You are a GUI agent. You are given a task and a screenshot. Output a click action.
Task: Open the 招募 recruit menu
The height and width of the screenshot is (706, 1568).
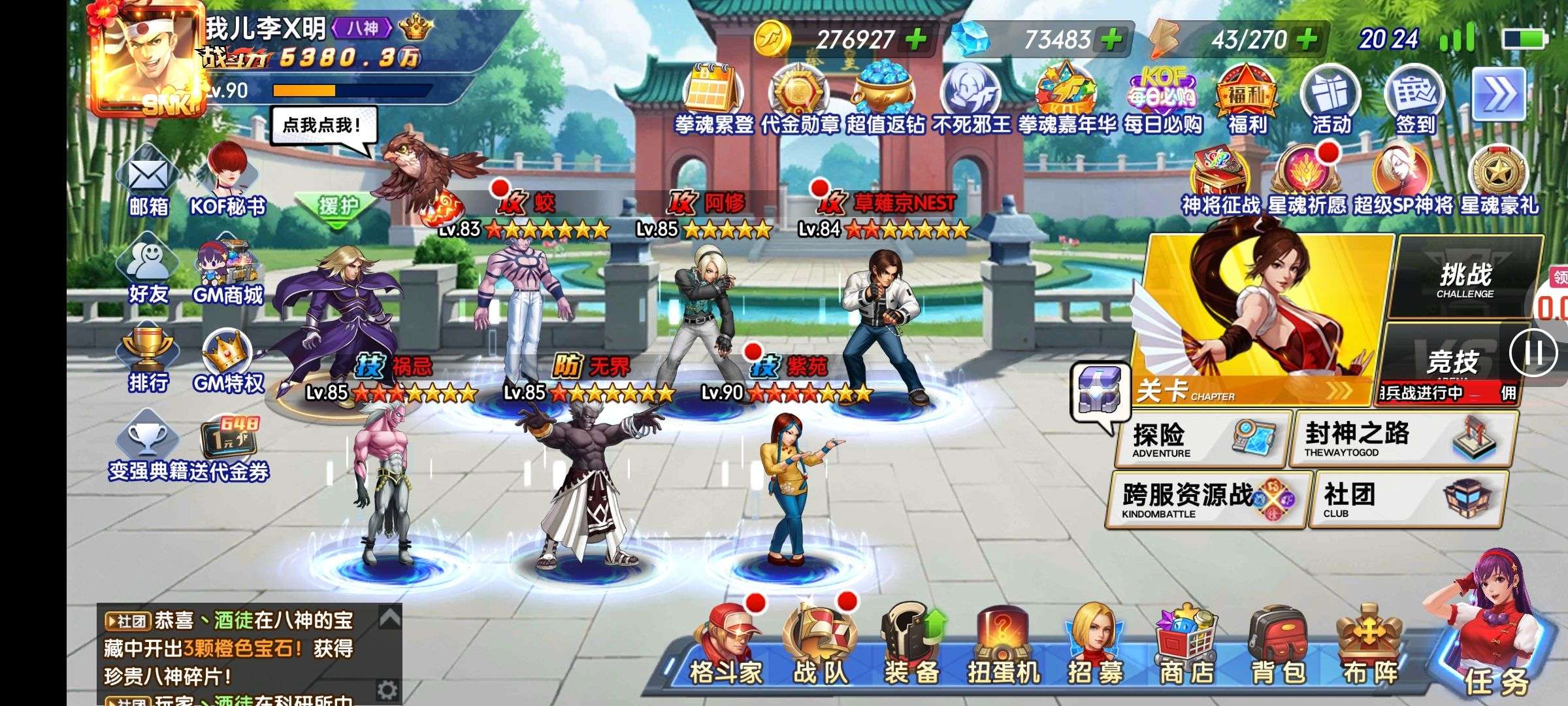pyautogui.click(x=1095, y=646)
